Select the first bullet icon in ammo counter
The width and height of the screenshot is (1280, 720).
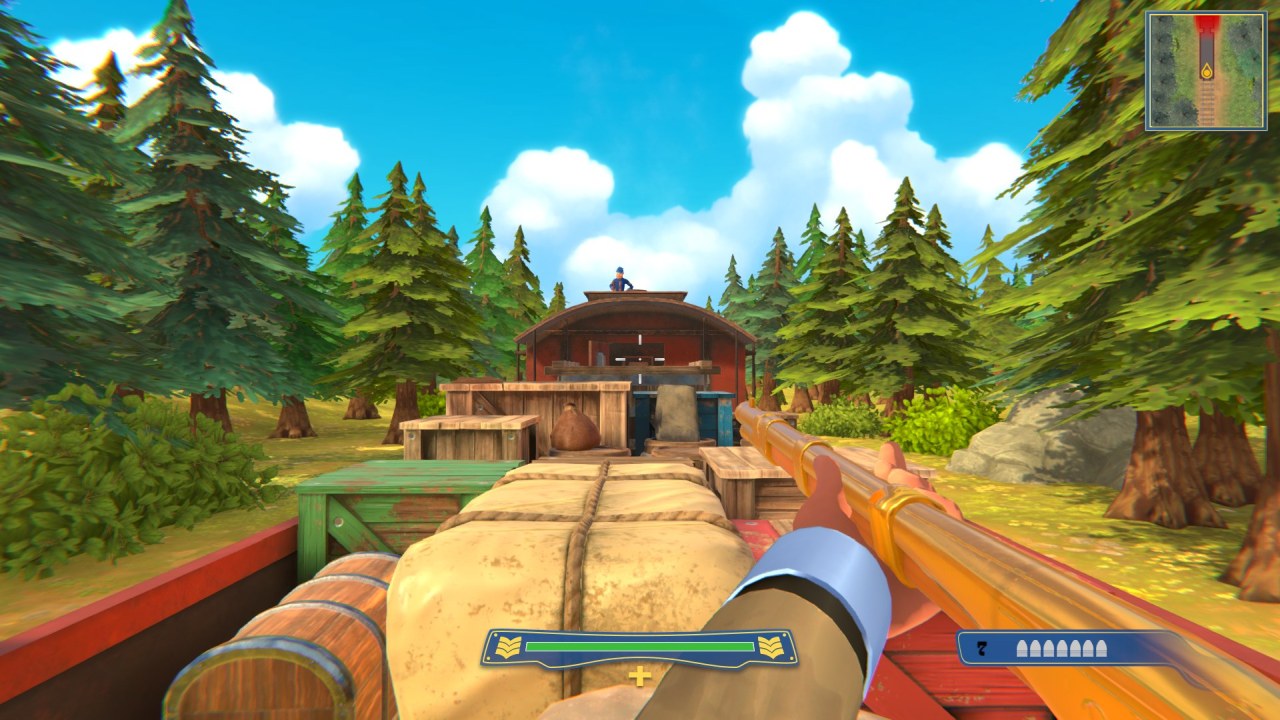(x=1020, y=648)
